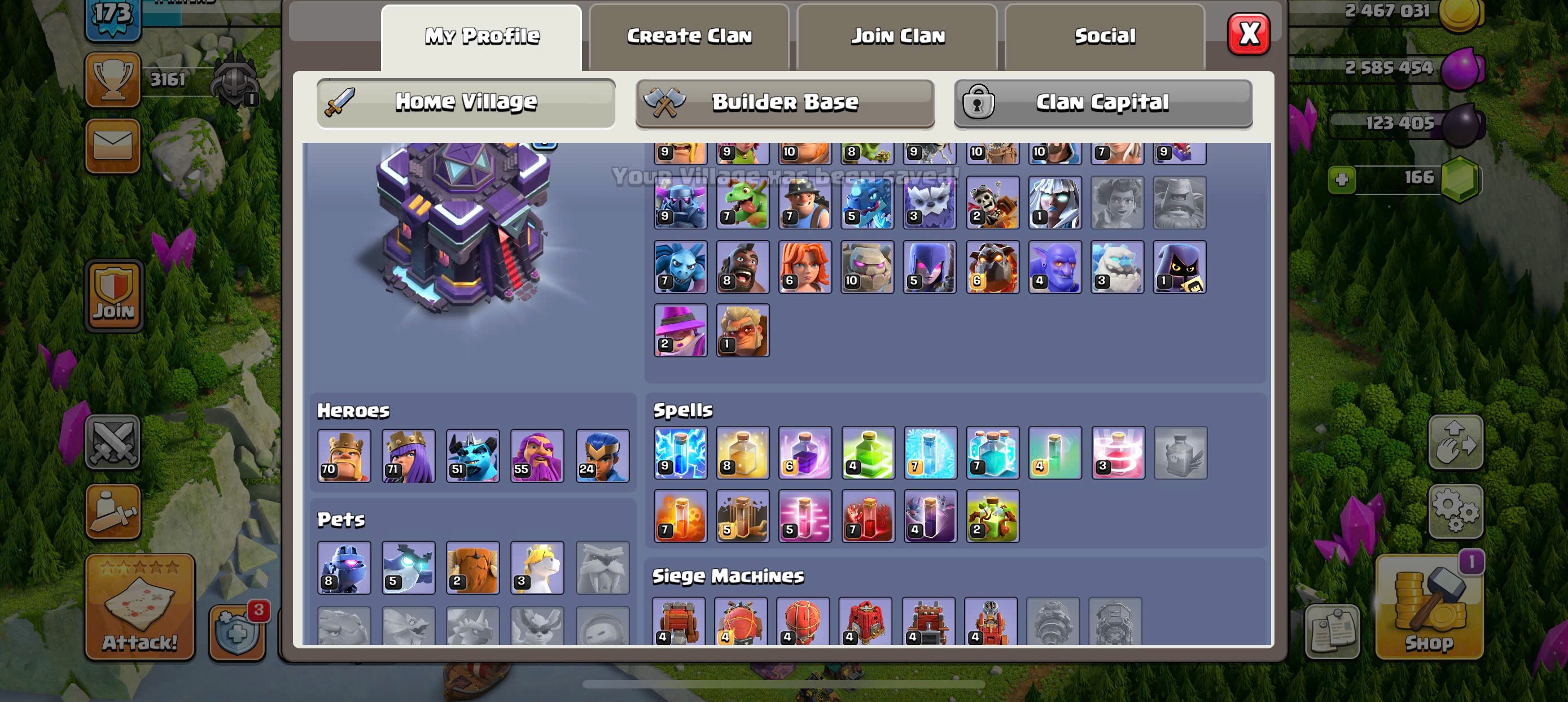Screen dimensions: 1568x702
Task: Select the green Jump Spell icon
Action: 868,452
